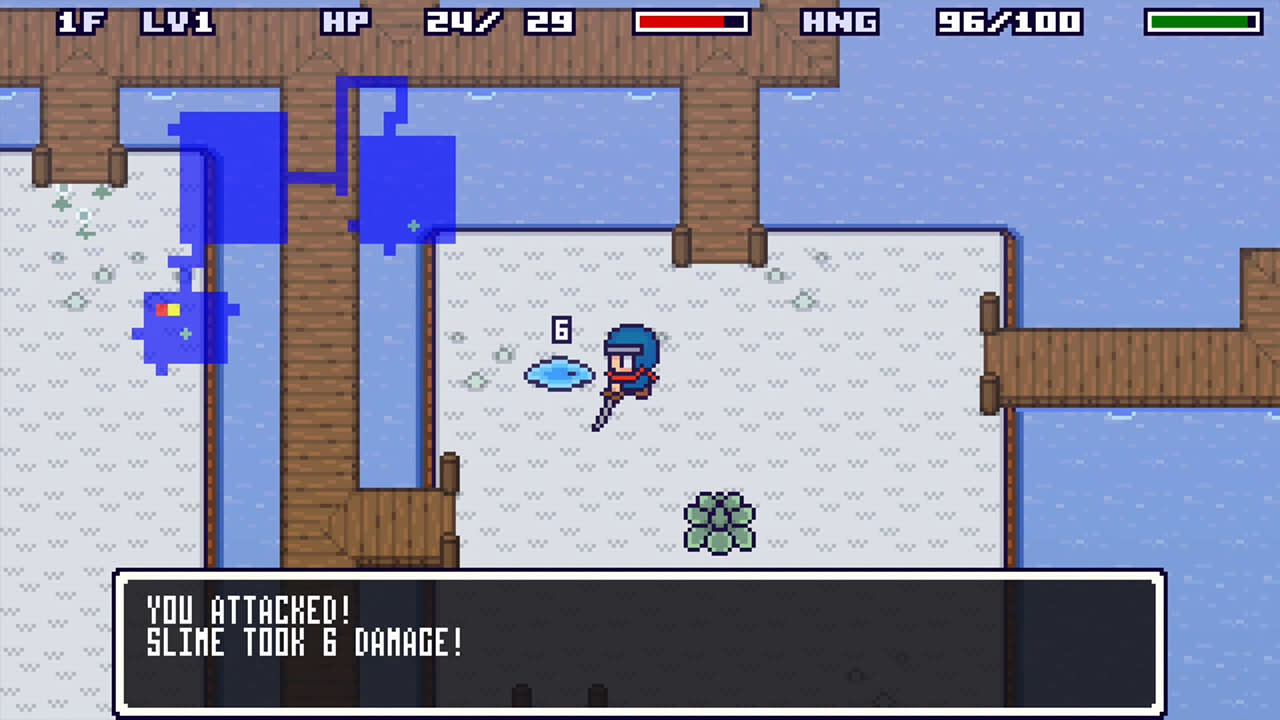1280x720 pixels.
Task: Pick up the red-yellow item floating in water
Action: pyautogui.click(x=166, y=311)
